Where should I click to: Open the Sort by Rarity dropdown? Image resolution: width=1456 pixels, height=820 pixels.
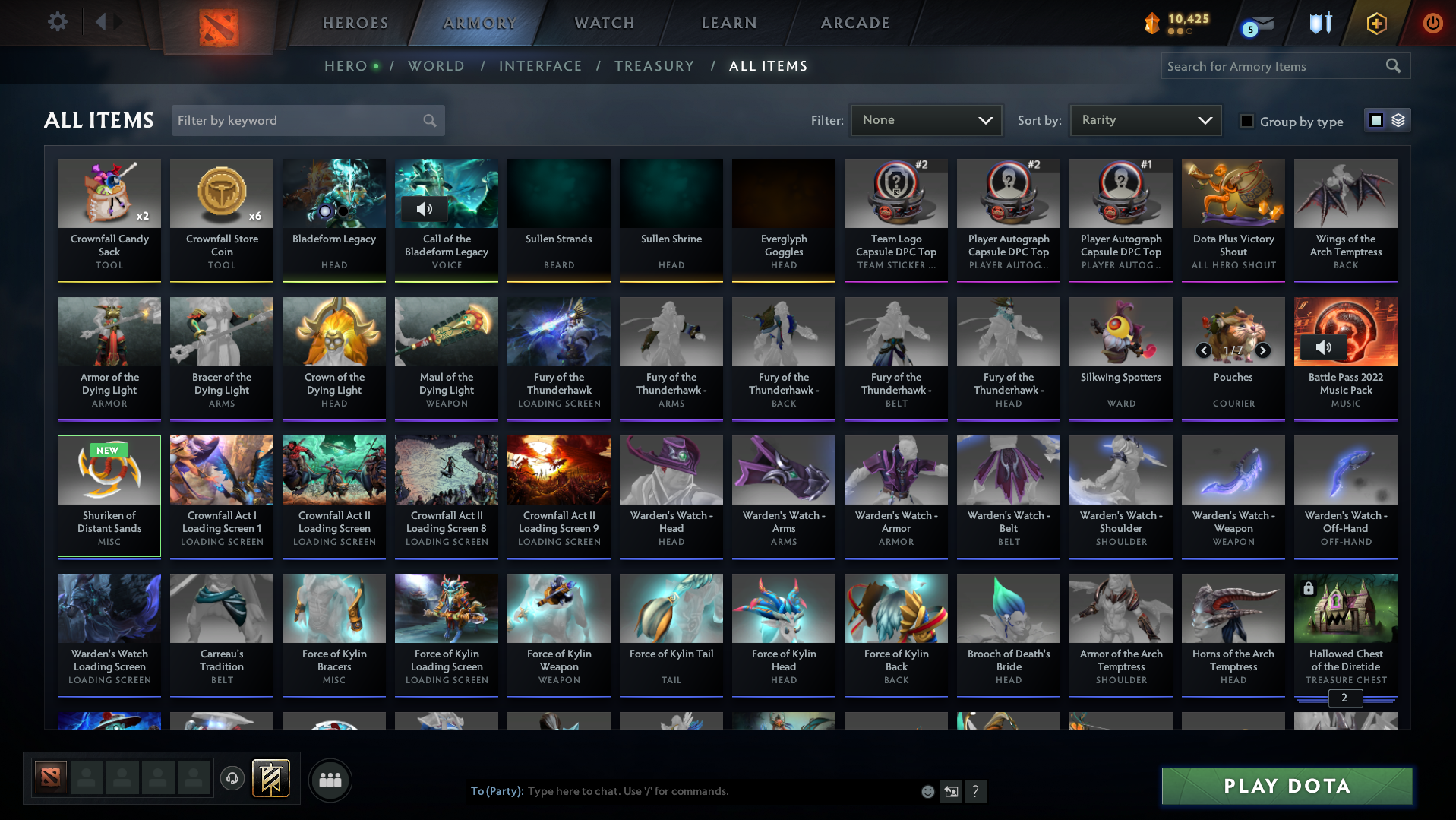tap(1145, 119)
